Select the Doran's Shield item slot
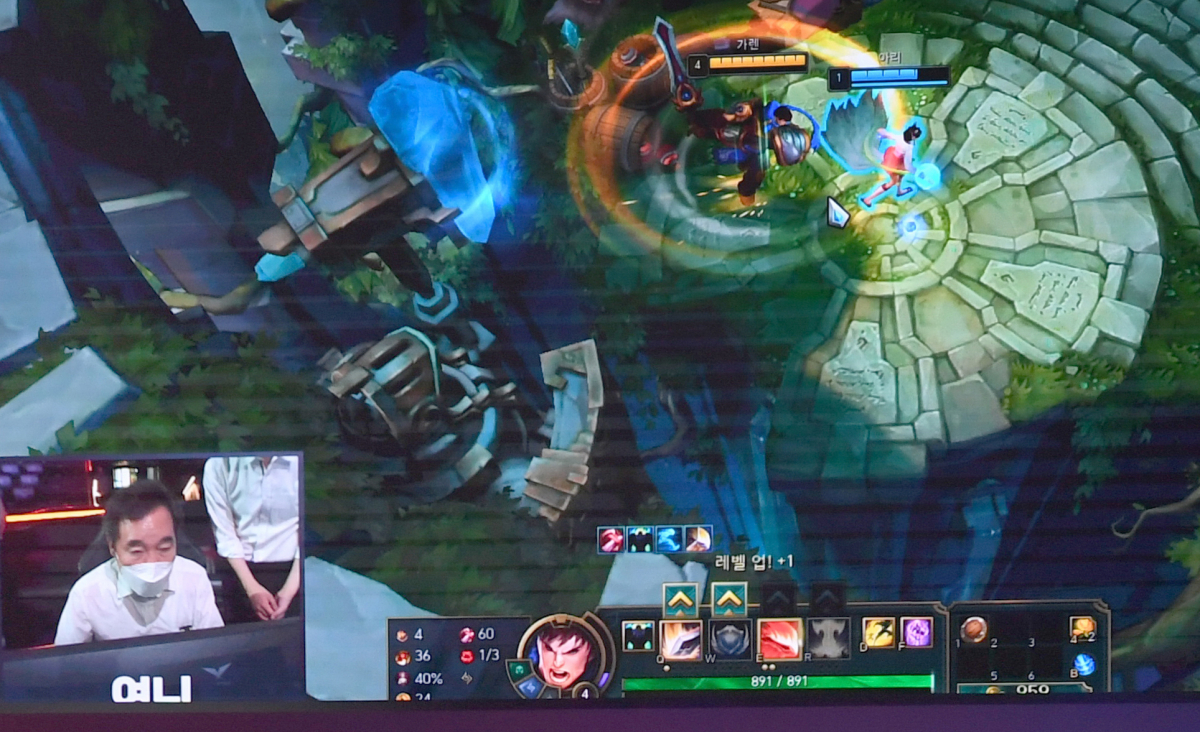Image resolution: width=1200 pixels, height=732 pixels. tap(973, 630)
